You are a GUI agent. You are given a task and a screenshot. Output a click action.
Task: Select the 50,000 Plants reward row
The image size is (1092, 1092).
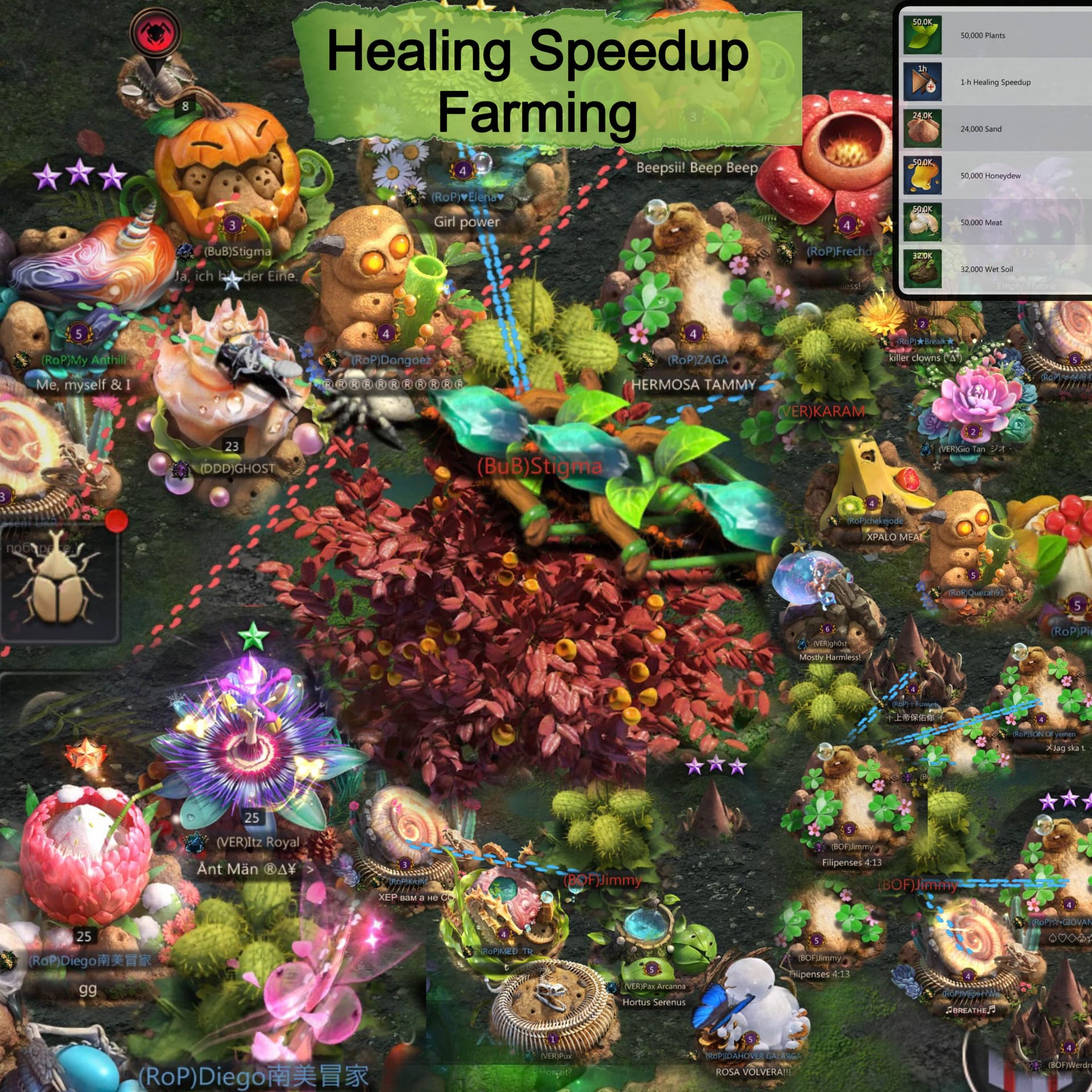click(995, 35)
